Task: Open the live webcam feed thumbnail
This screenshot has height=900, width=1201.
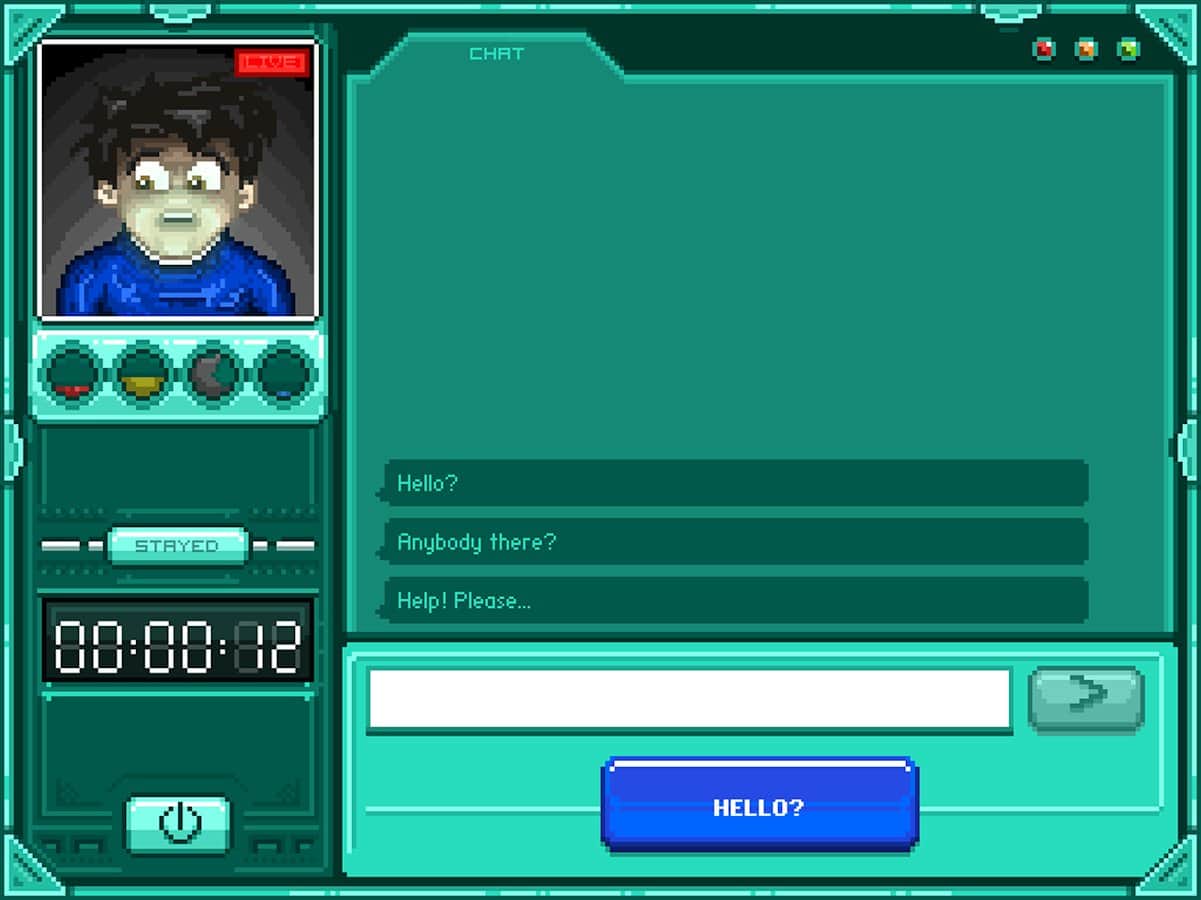Action: pos(177,181)
